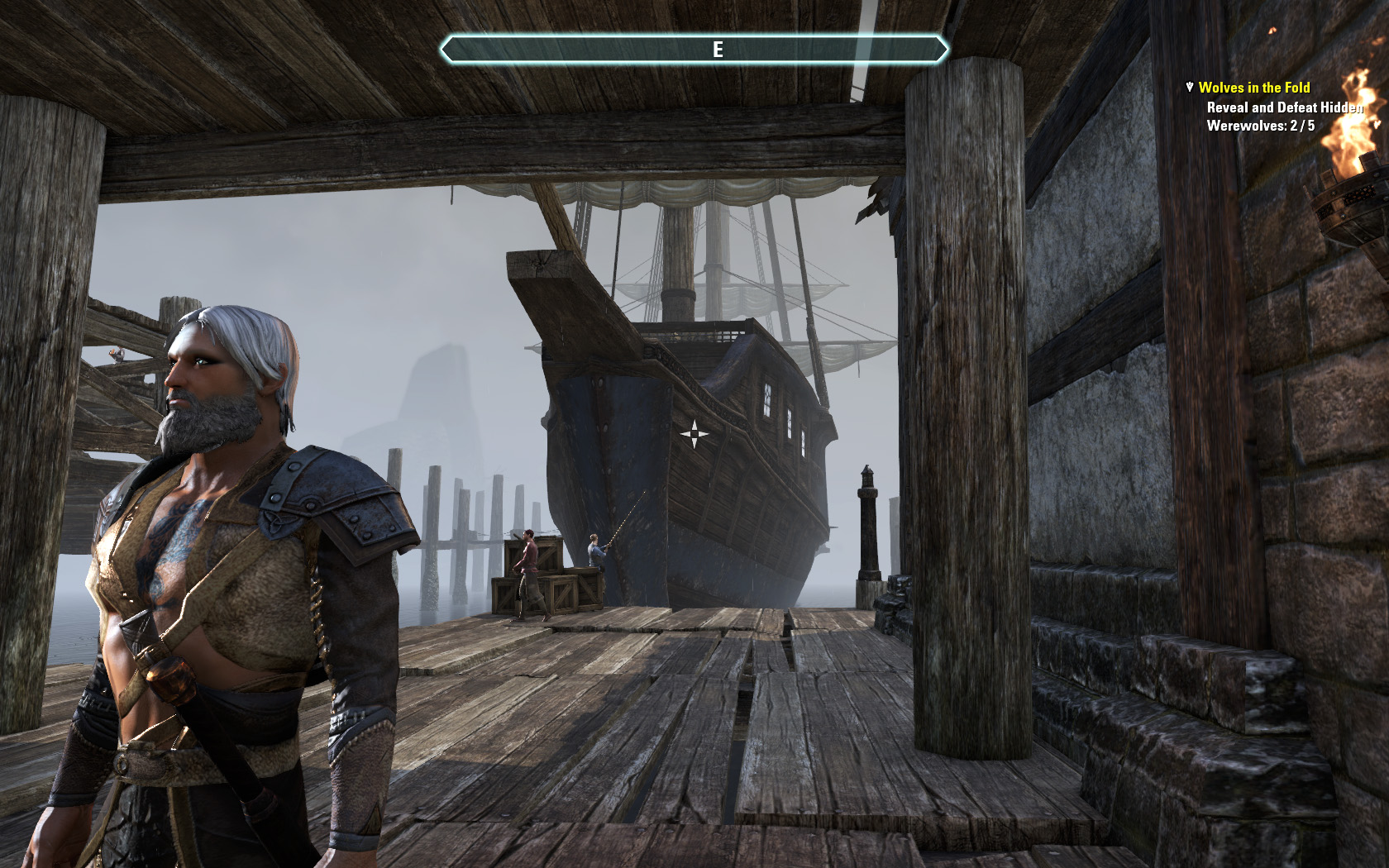Select the Wolves in the Fold quest title
This screenshot has width=1389, height=868.
tap(1253, 88)
